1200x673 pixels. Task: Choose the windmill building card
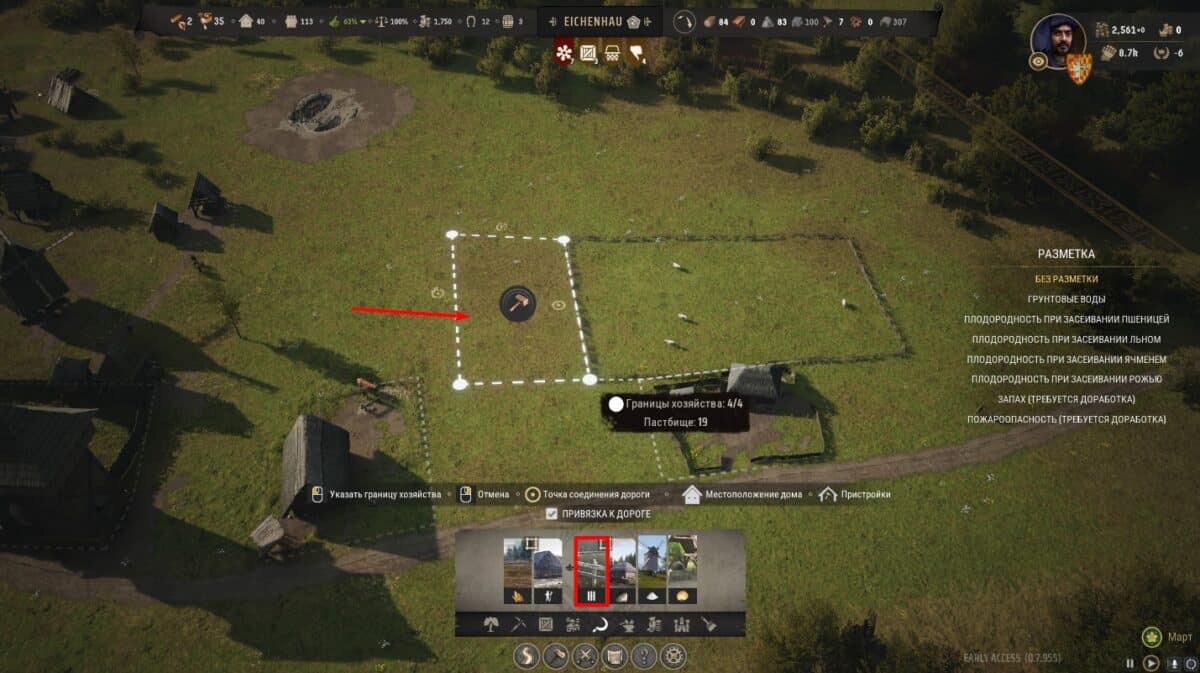(653, 571)
